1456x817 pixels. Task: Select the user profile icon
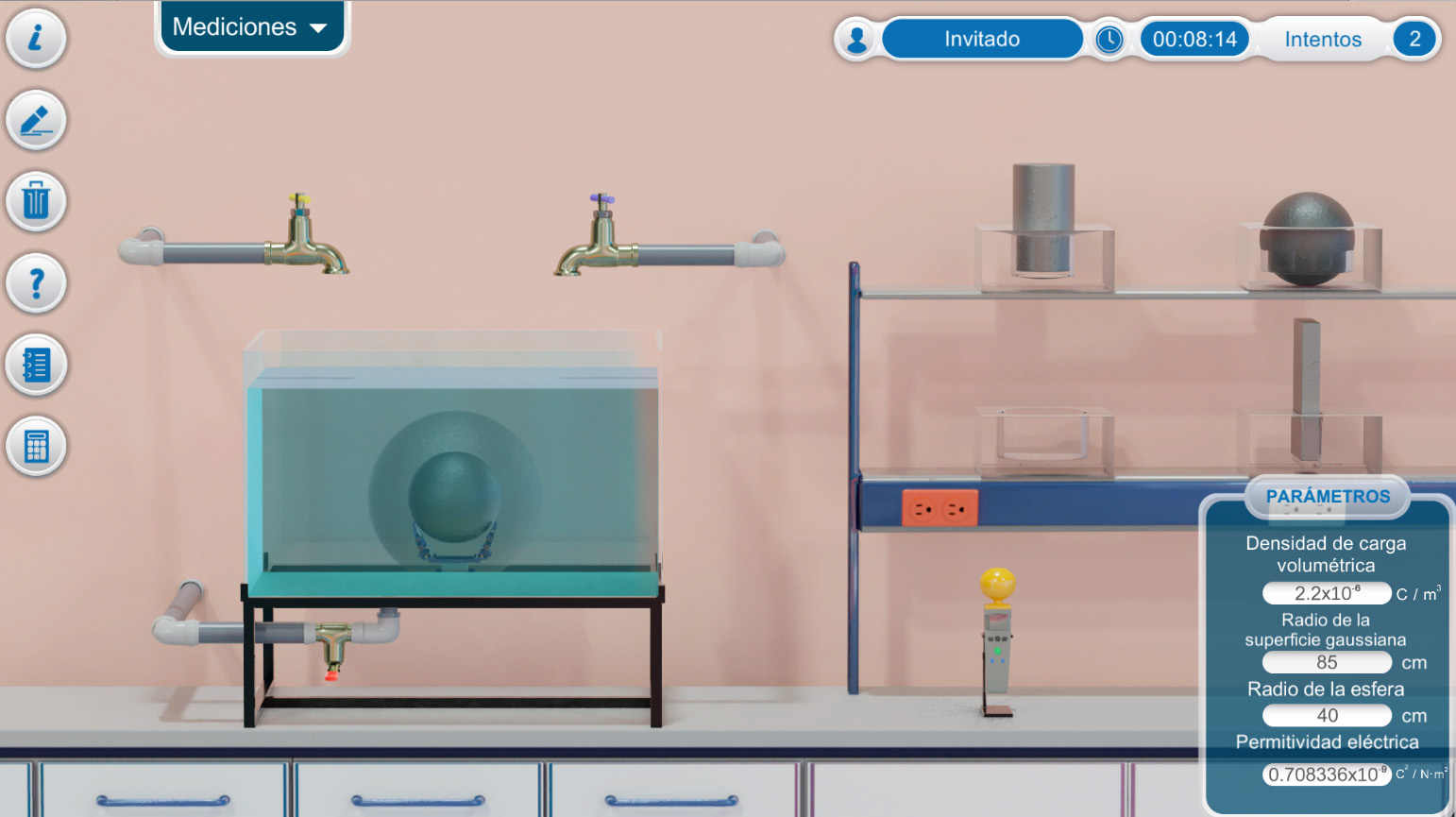[857, 40]
